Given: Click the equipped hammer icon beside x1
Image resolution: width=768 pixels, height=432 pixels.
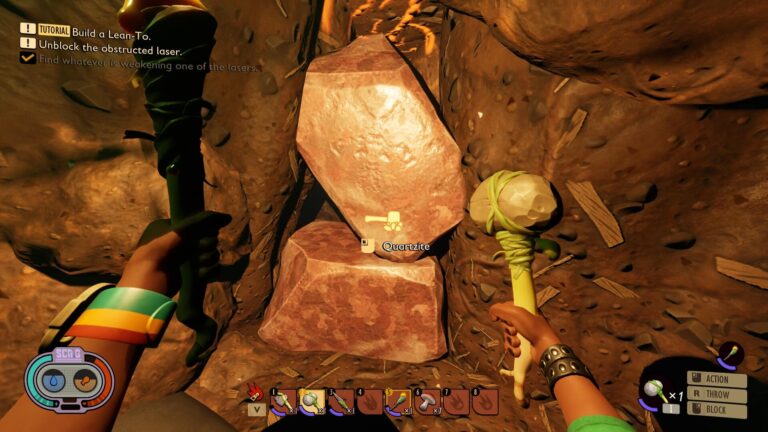Looking at the screenshot, I should coord(655,391).
